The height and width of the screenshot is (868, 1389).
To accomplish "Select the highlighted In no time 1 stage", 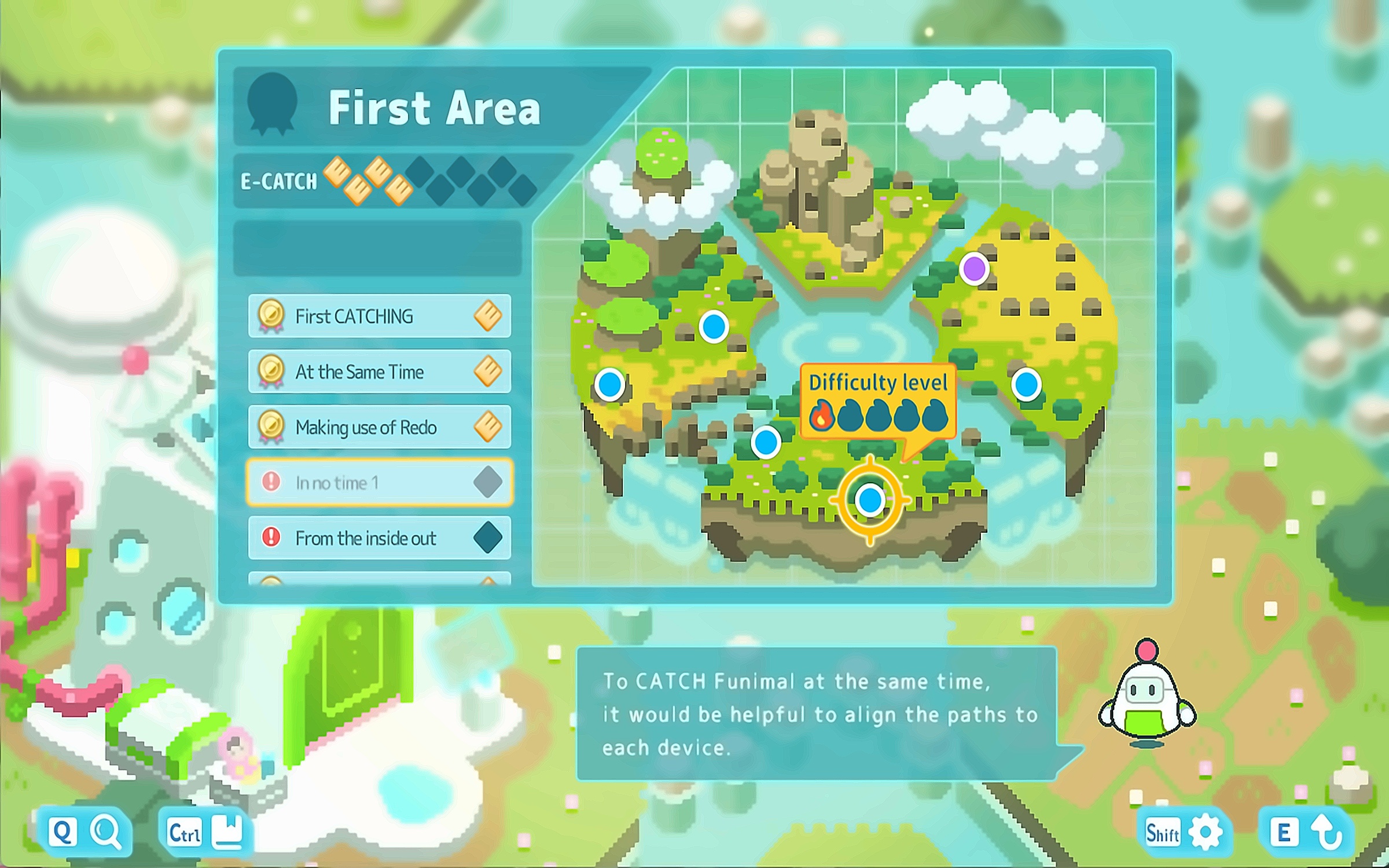I will [379, 482].
